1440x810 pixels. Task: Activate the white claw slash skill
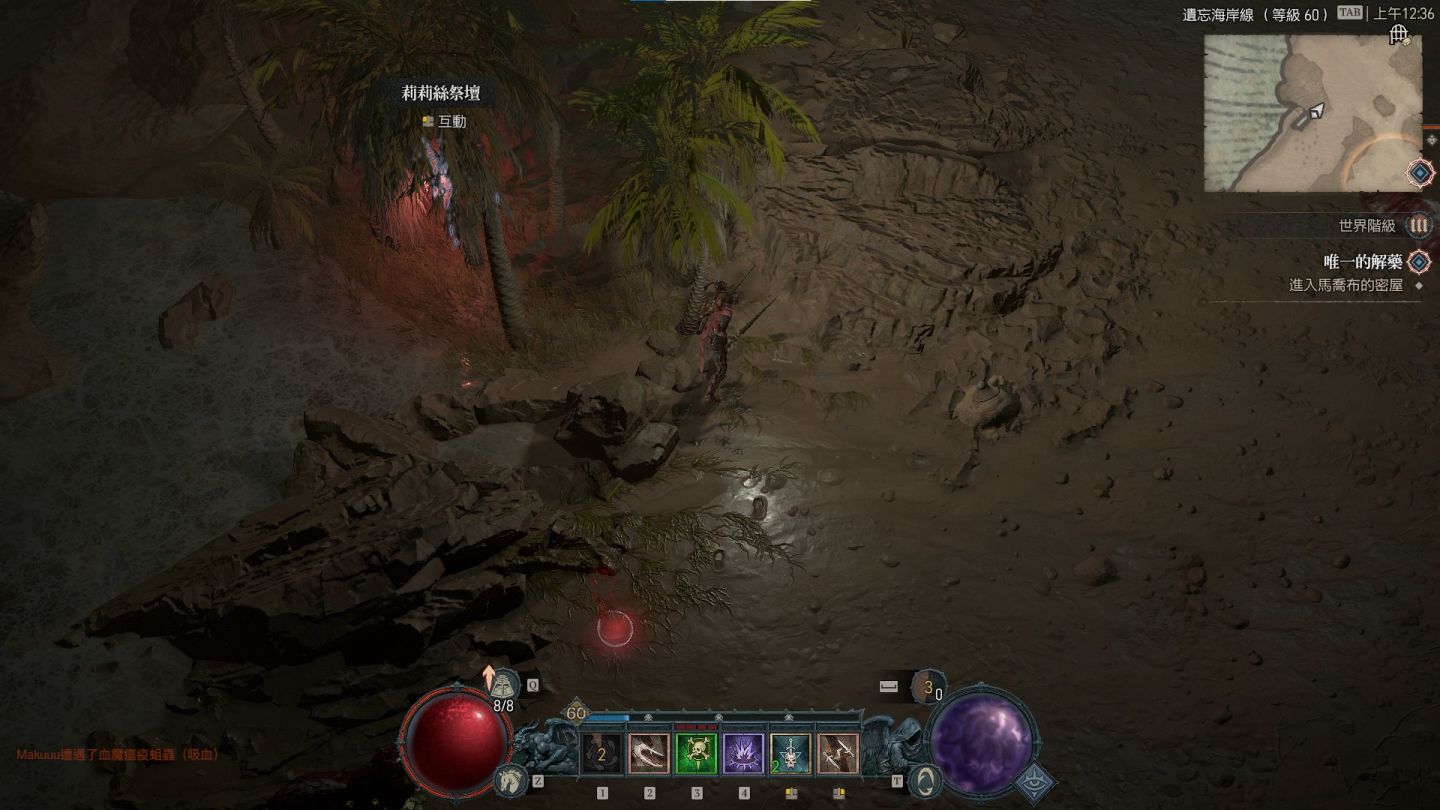(649, 754)
